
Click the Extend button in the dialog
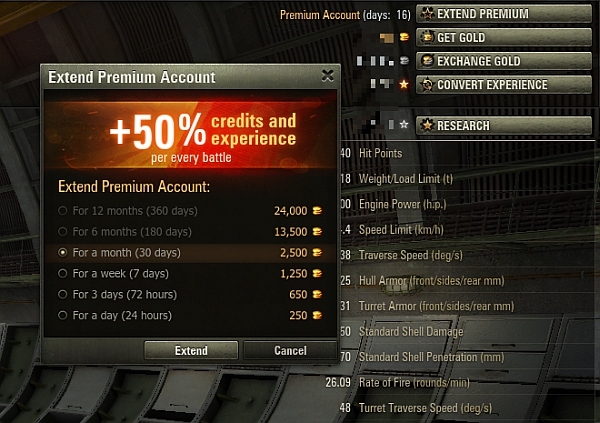click(x=191, y=351)
